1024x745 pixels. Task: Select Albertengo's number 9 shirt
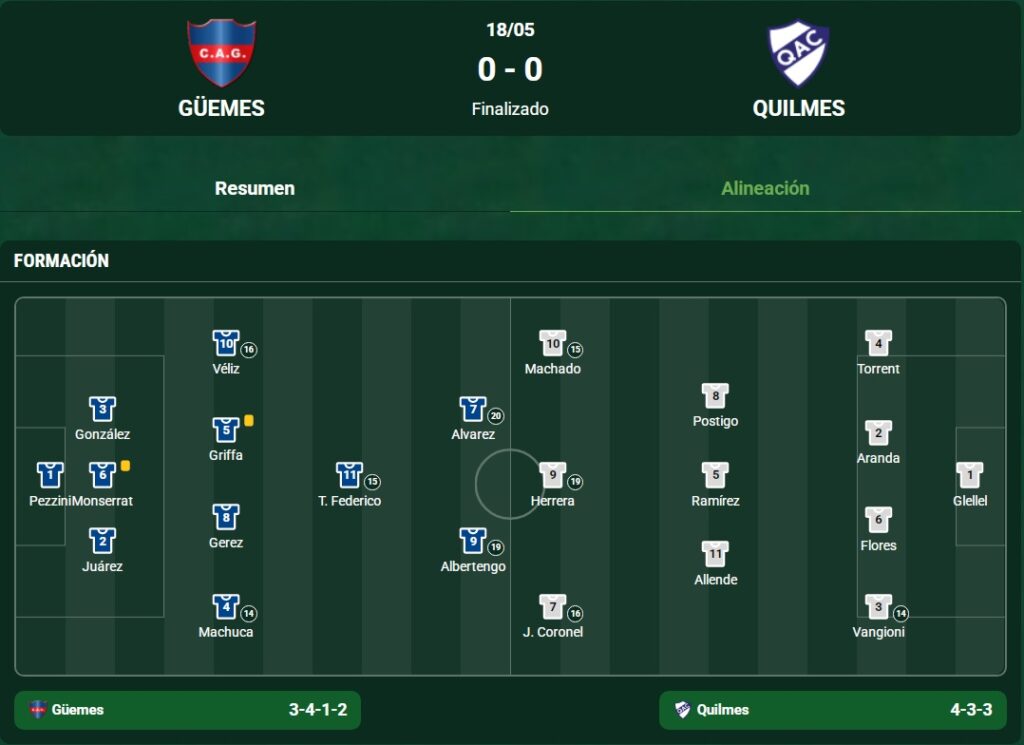[x=473, y=541]
